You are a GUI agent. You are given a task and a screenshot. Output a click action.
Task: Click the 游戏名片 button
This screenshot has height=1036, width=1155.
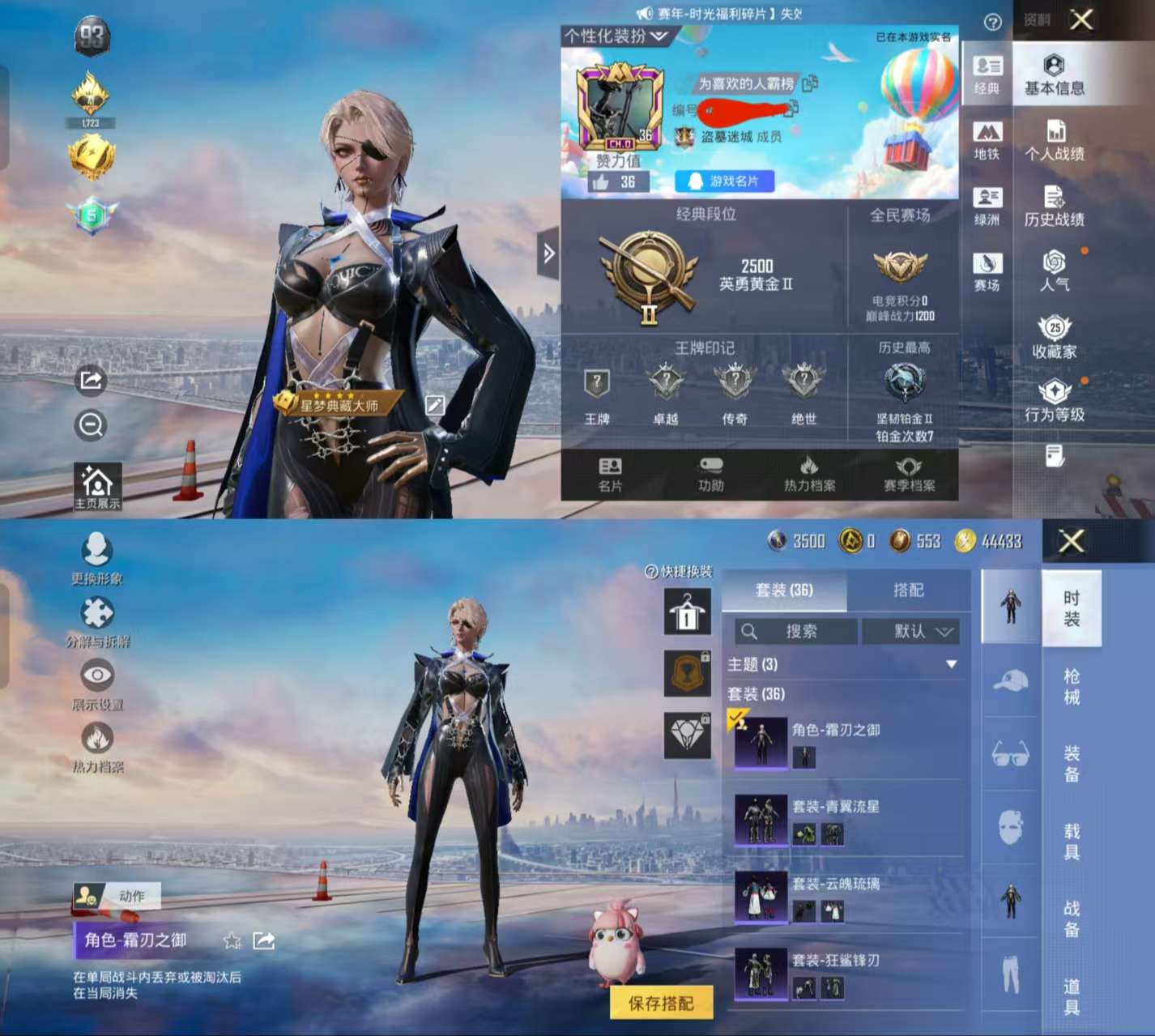pyautogui.click(x=723, y=181)
